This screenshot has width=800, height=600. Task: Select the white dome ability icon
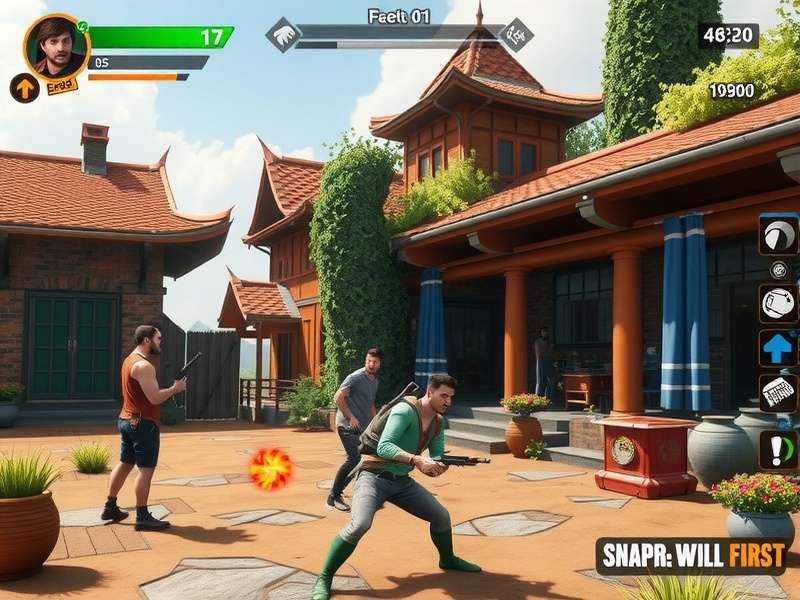(778, 236)
